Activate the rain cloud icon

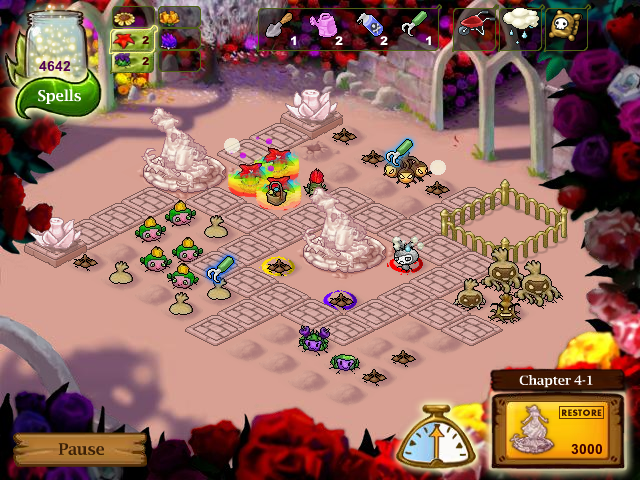(x=520, y=29)
